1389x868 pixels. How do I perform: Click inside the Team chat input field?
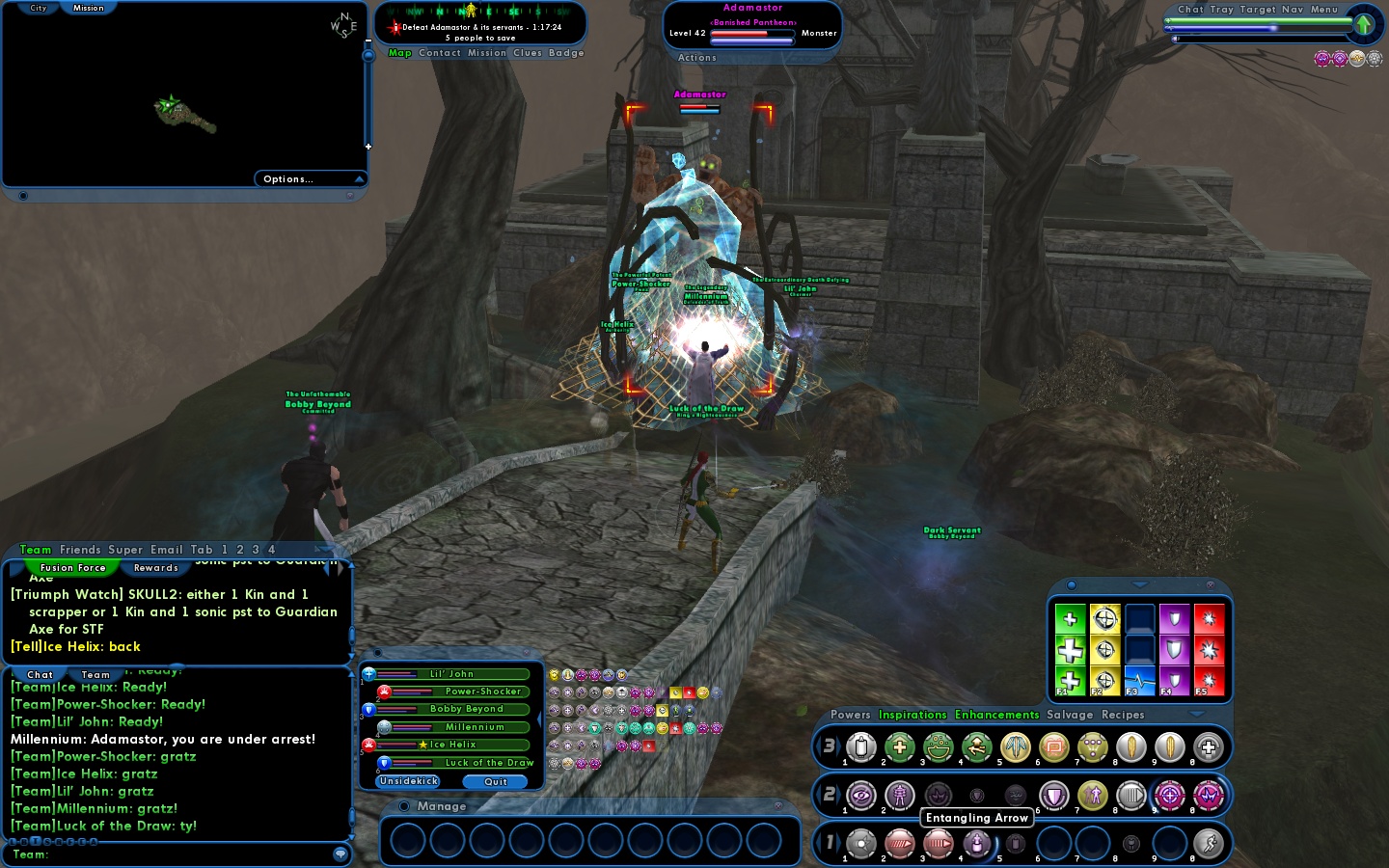pos(174,854)
